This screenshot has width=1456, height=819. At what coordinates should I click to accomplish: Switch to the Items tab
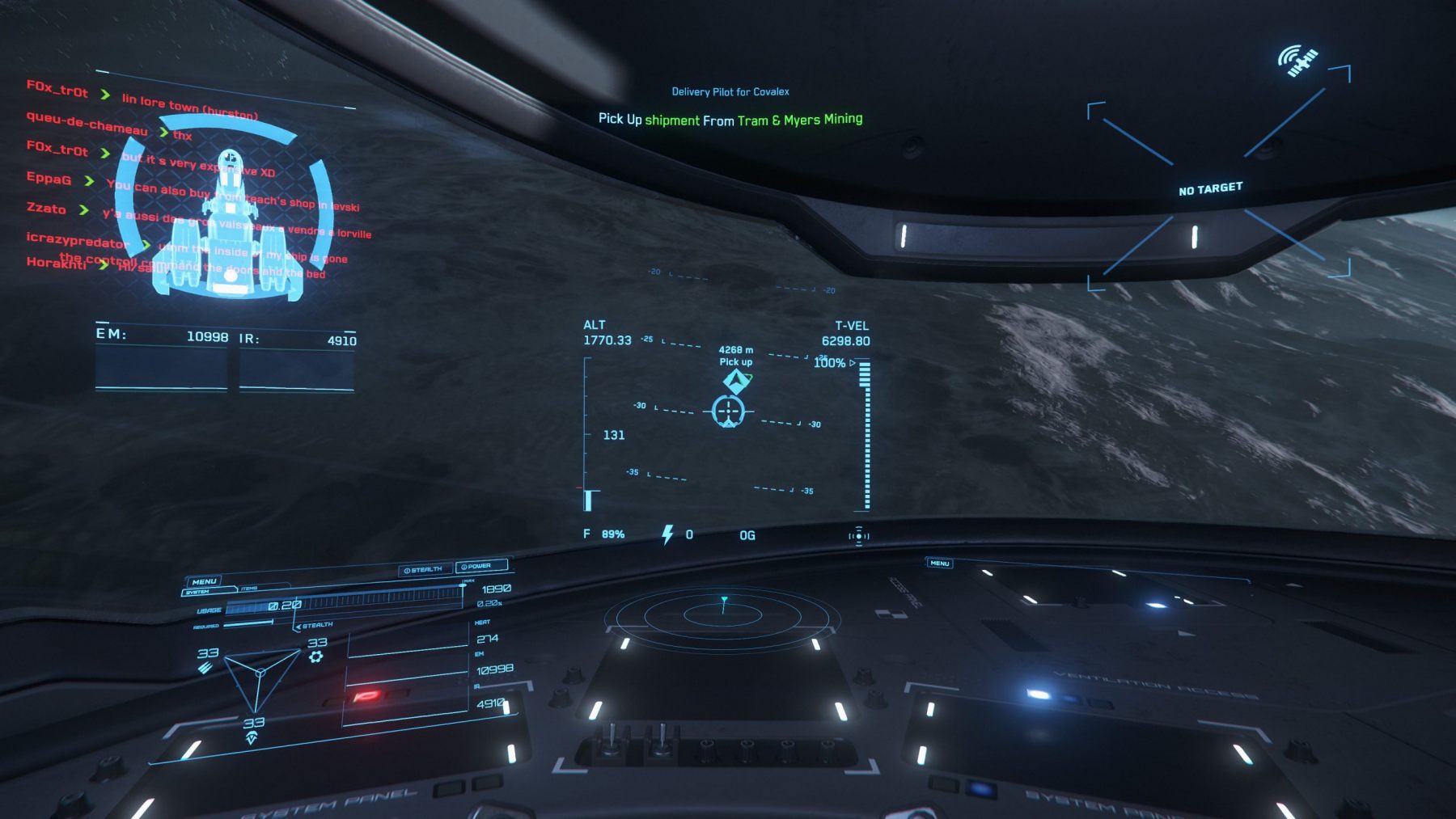pos(249,588)
